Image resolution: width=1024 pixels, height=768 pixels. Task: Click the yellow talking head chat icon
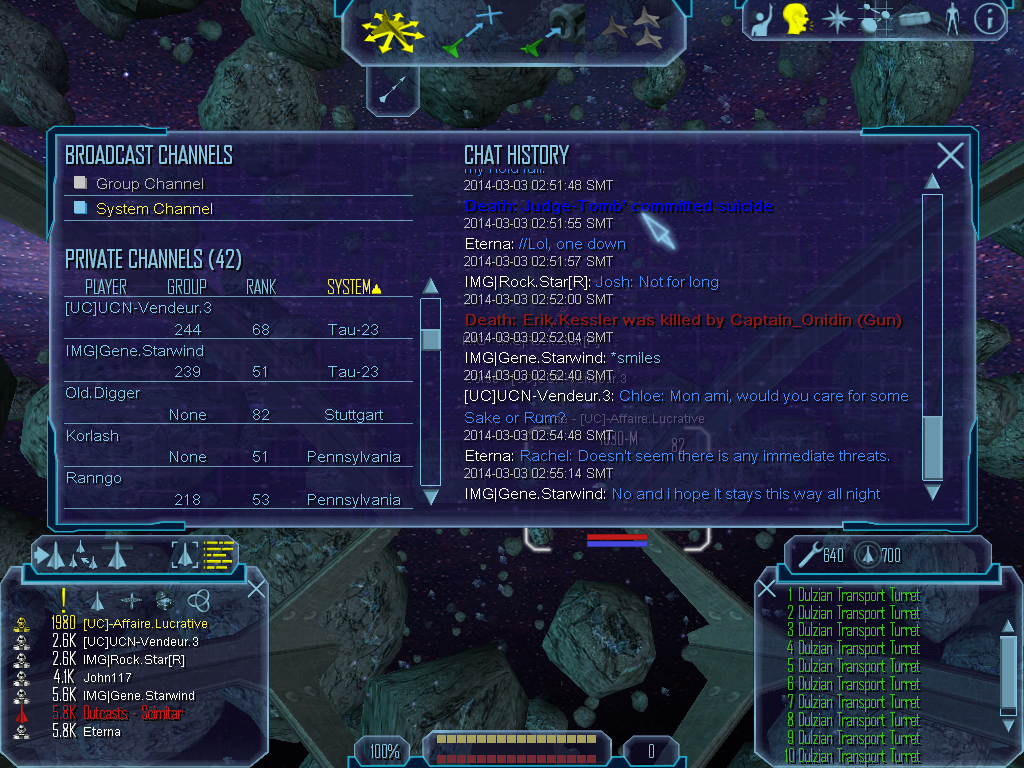[x=796, y=18]
